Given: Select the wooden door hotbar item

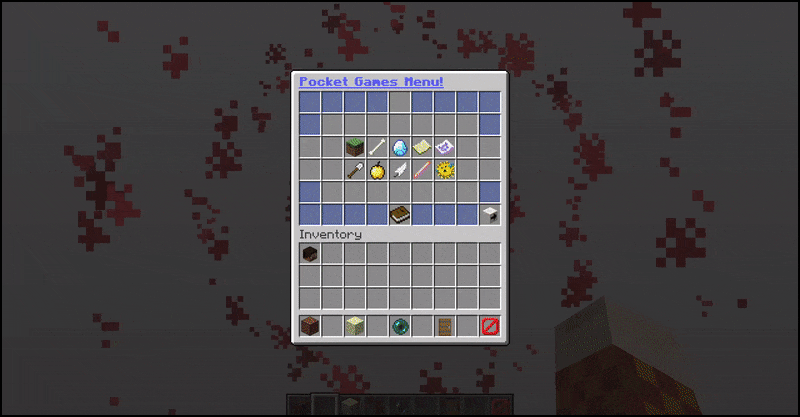Looking at the screenshot, I should coord(444,326).
